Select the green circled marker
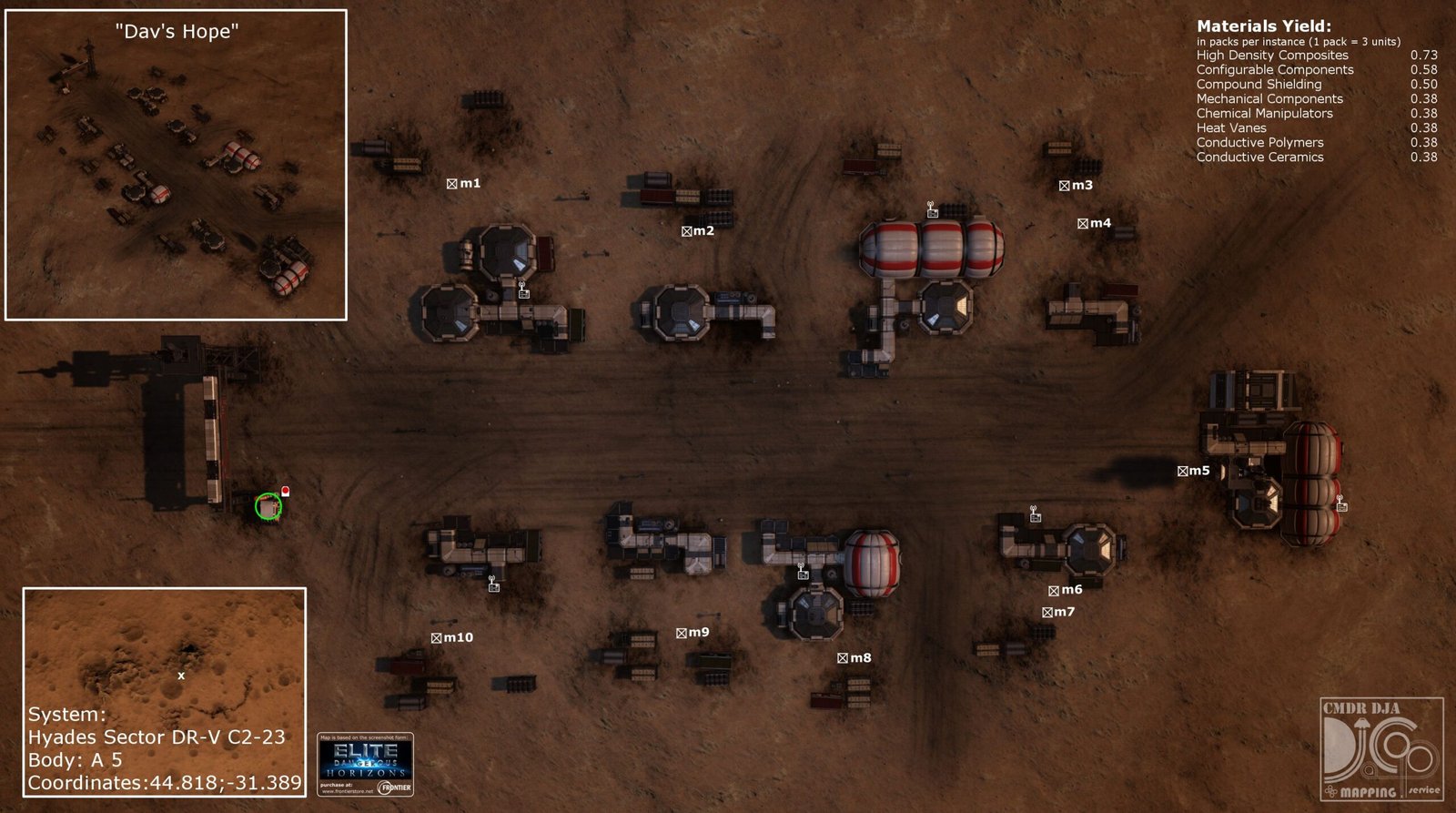Viewport: 1456px width, 813px height. (x=268, y=506)
